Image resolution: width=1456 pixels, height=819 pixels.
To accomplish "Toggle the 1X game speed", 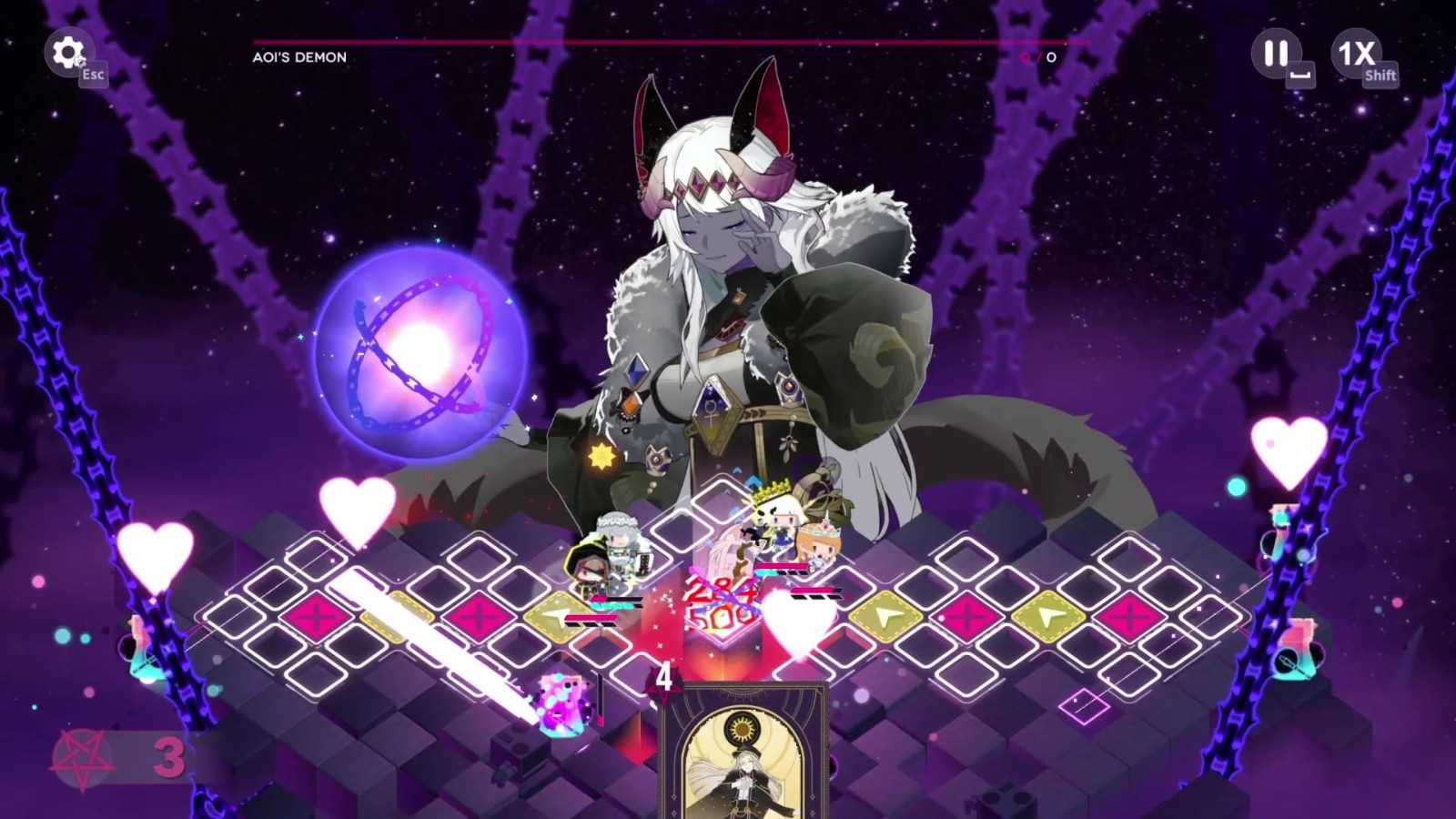I will point(1356,54).
